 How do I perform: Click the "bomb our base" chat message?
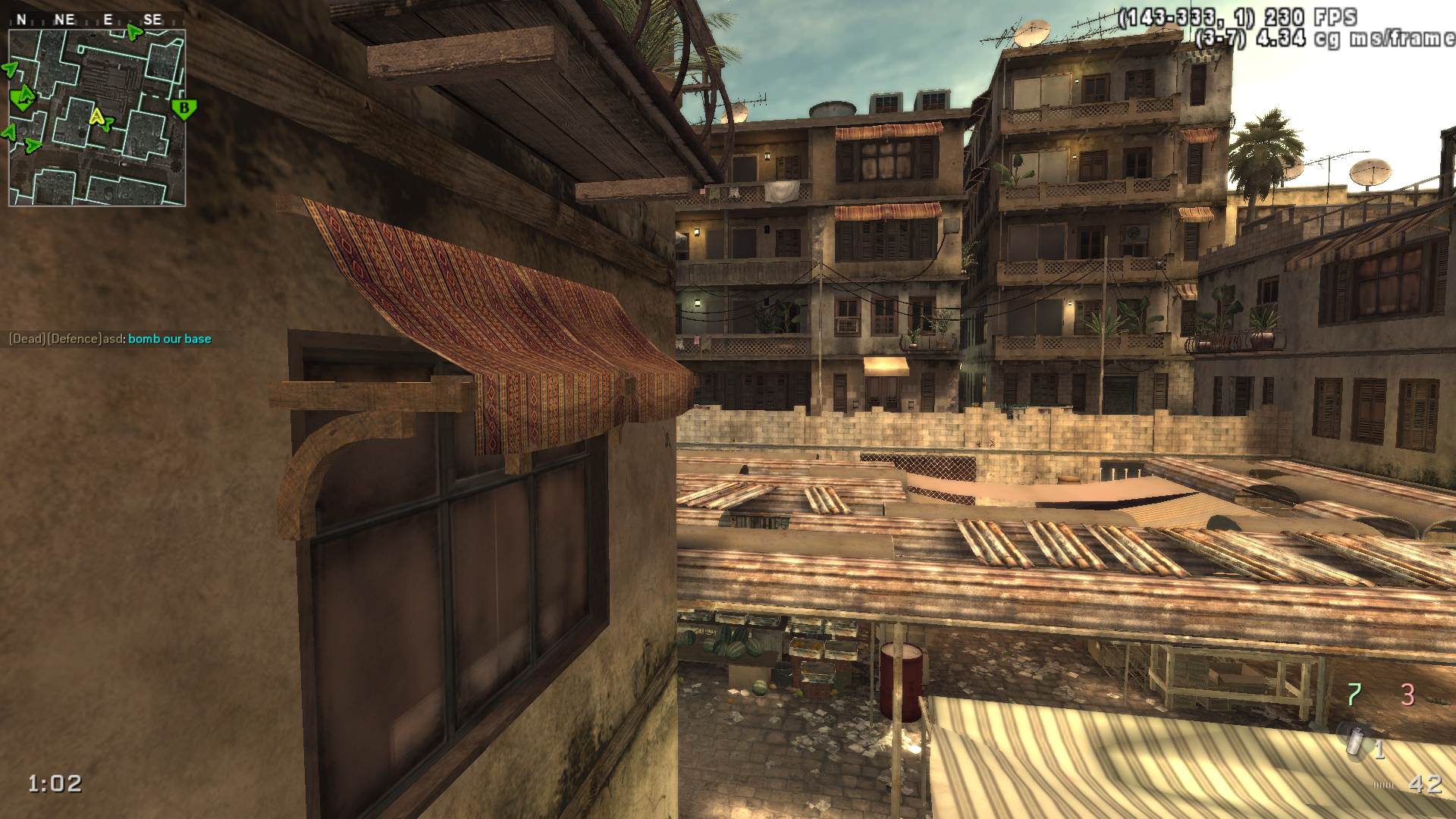[169, 339]
